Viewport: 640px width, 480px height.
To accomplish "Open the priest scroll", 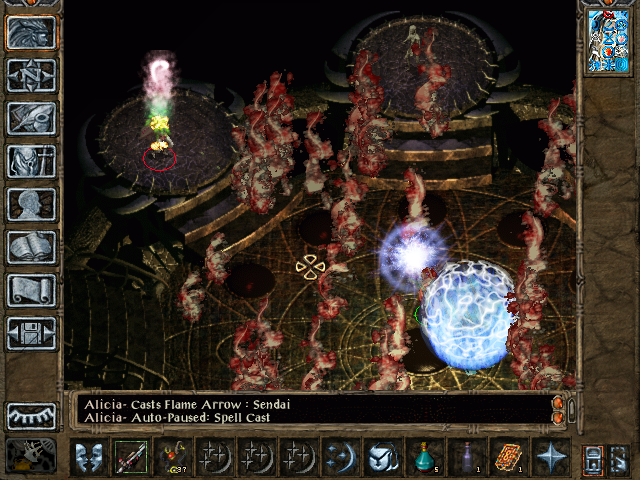I will pos(31,290).
